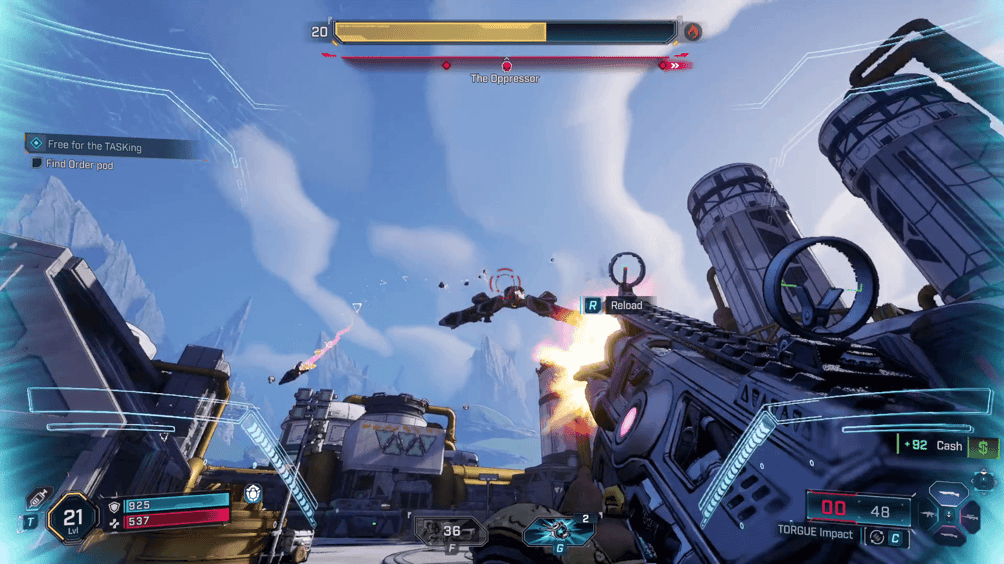Screen dimensions: 1004x564
Task: Click the Find Order pod objective
Action: point(79,164)
